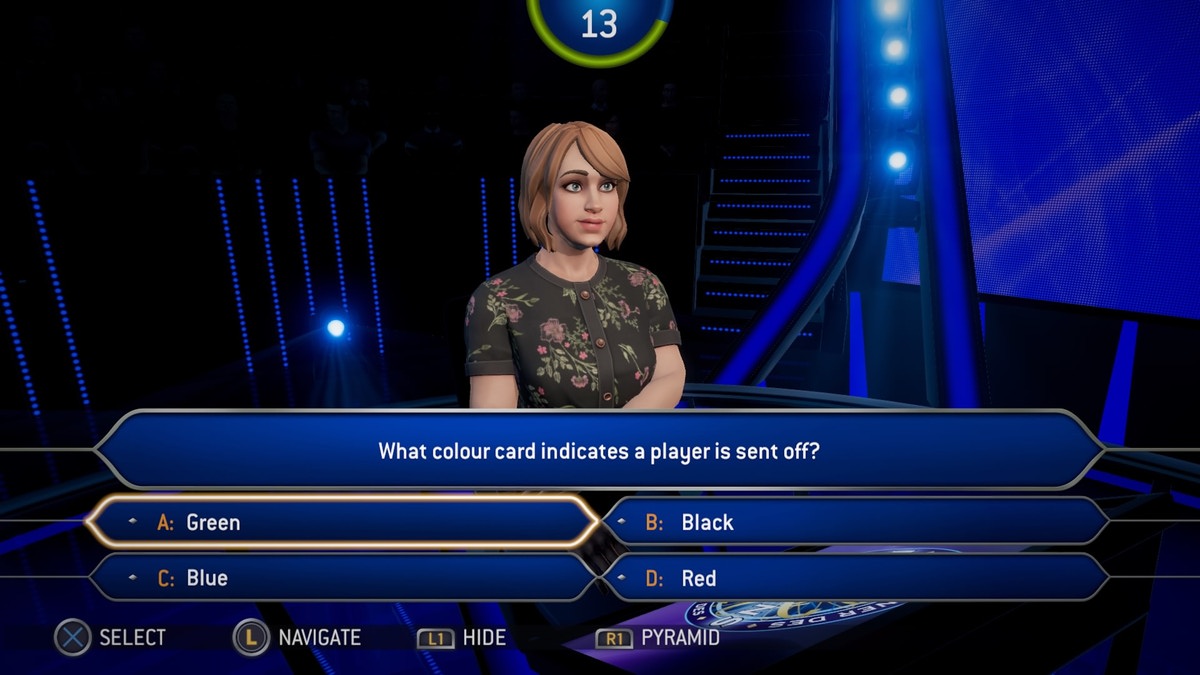The width and height of the screenshot is (1200, 675).
Task: Select answer B: Black
Action: click(x=855, y=522)
